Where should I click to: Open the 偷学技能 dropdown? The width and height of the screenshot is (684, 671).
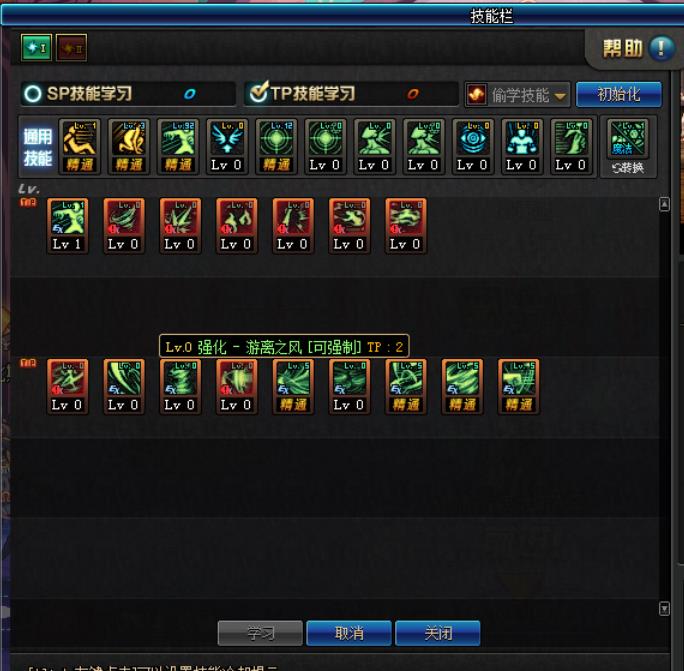tap(517, 95)
